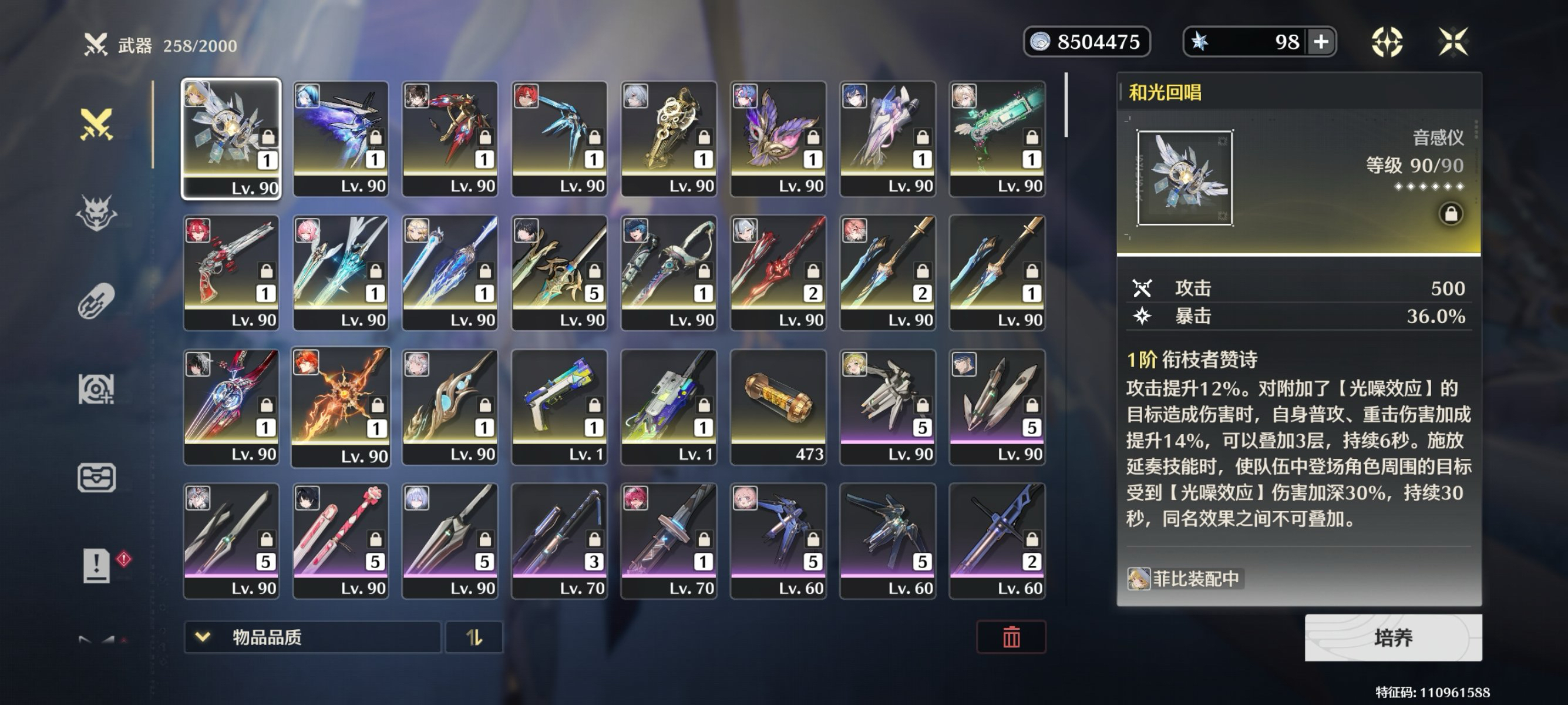
Task: Open the demon mask echoes tab
Action: (x=96, y=213)
